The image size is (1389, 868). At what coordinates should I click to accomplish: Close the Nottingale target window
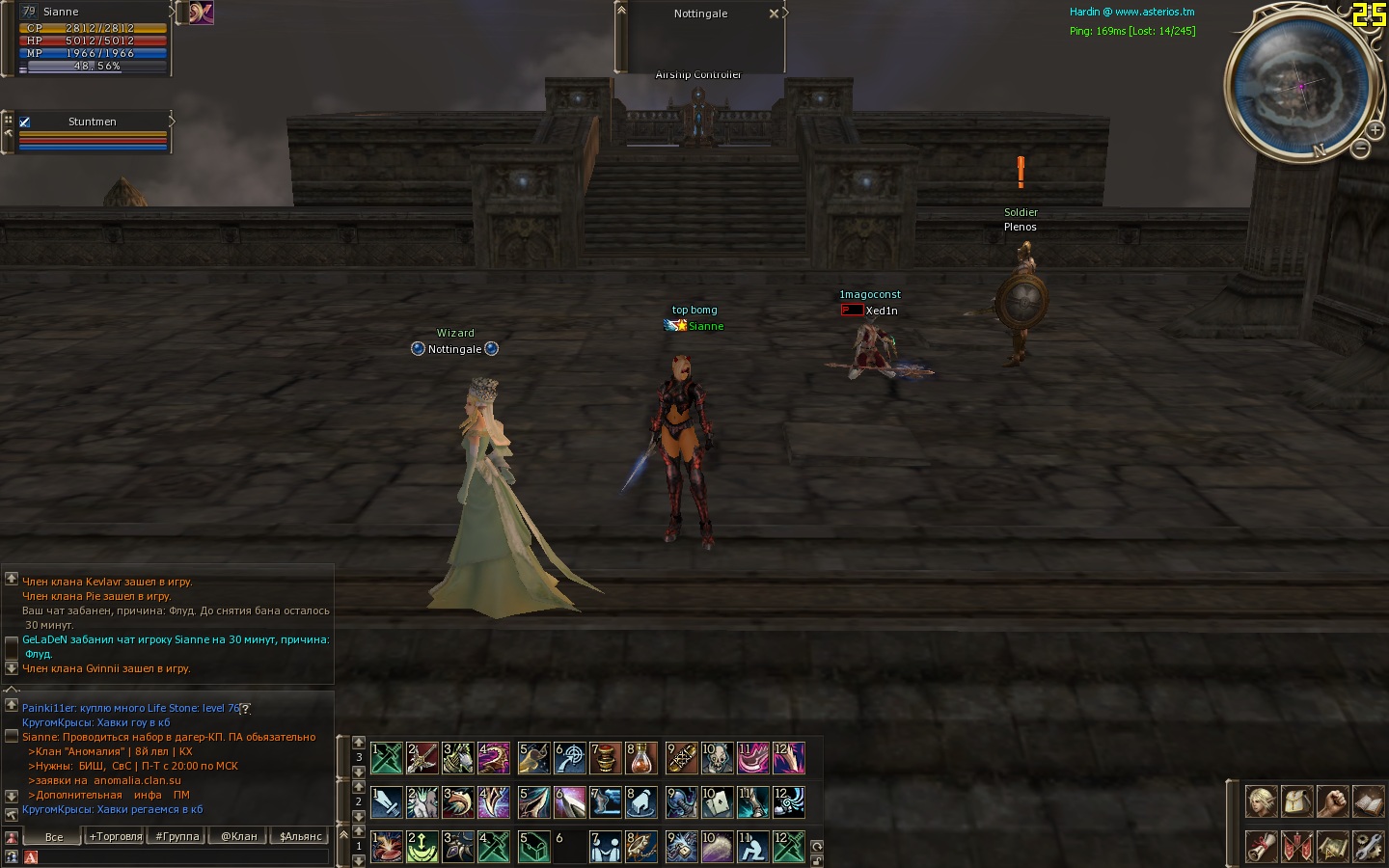tap(774, 14)
